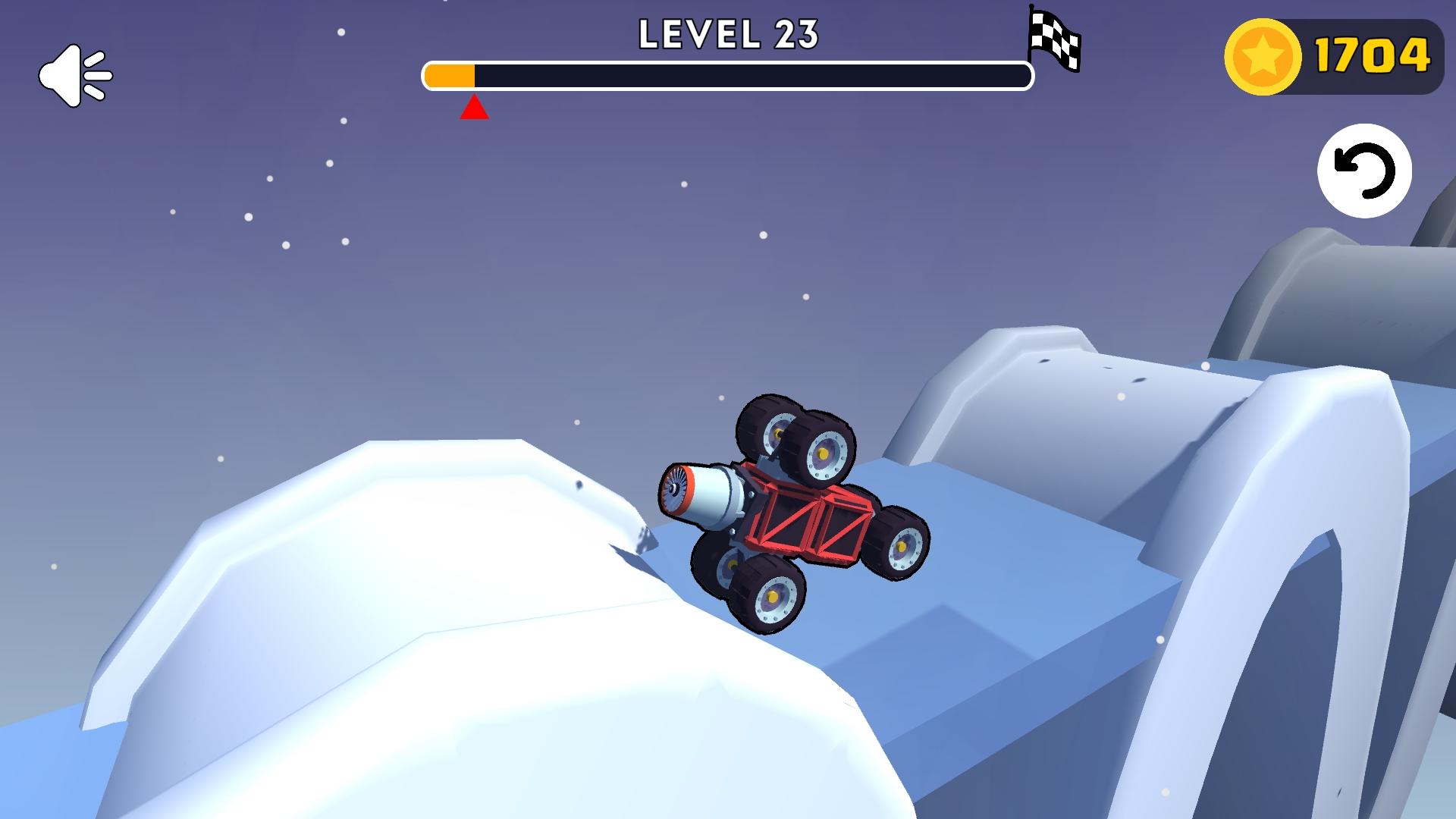Expand the level progress display
Screen dimensions: 1456x819
tap(728, 76)
